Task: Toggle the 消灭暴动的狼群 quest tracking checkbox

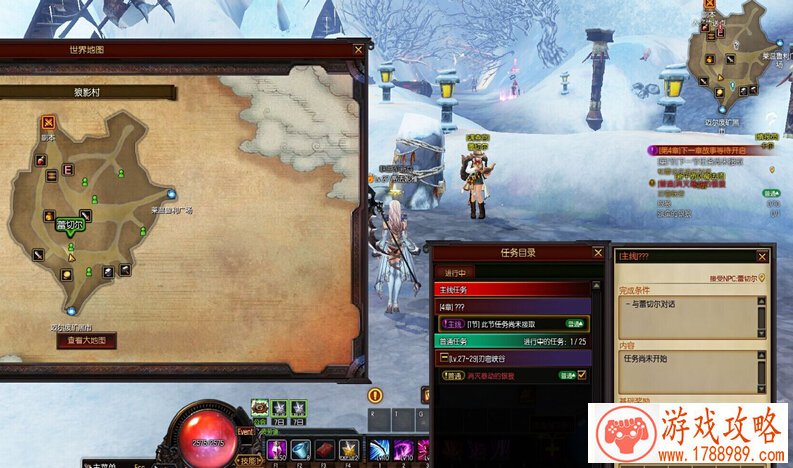Action: [x=581, y=375]
